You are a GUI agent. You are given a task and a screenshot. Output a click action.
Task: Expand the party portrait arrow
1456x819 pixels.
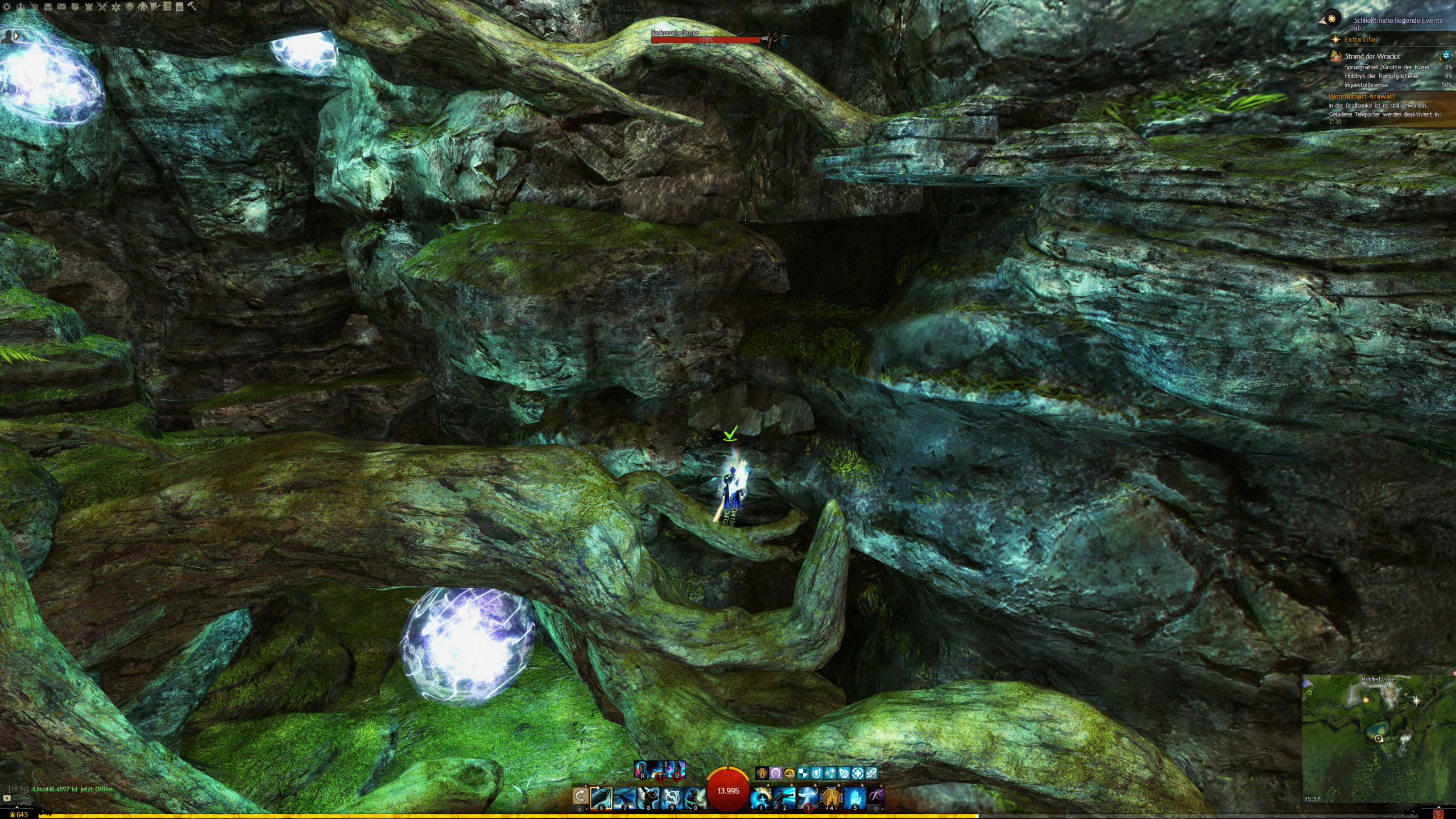16,36
